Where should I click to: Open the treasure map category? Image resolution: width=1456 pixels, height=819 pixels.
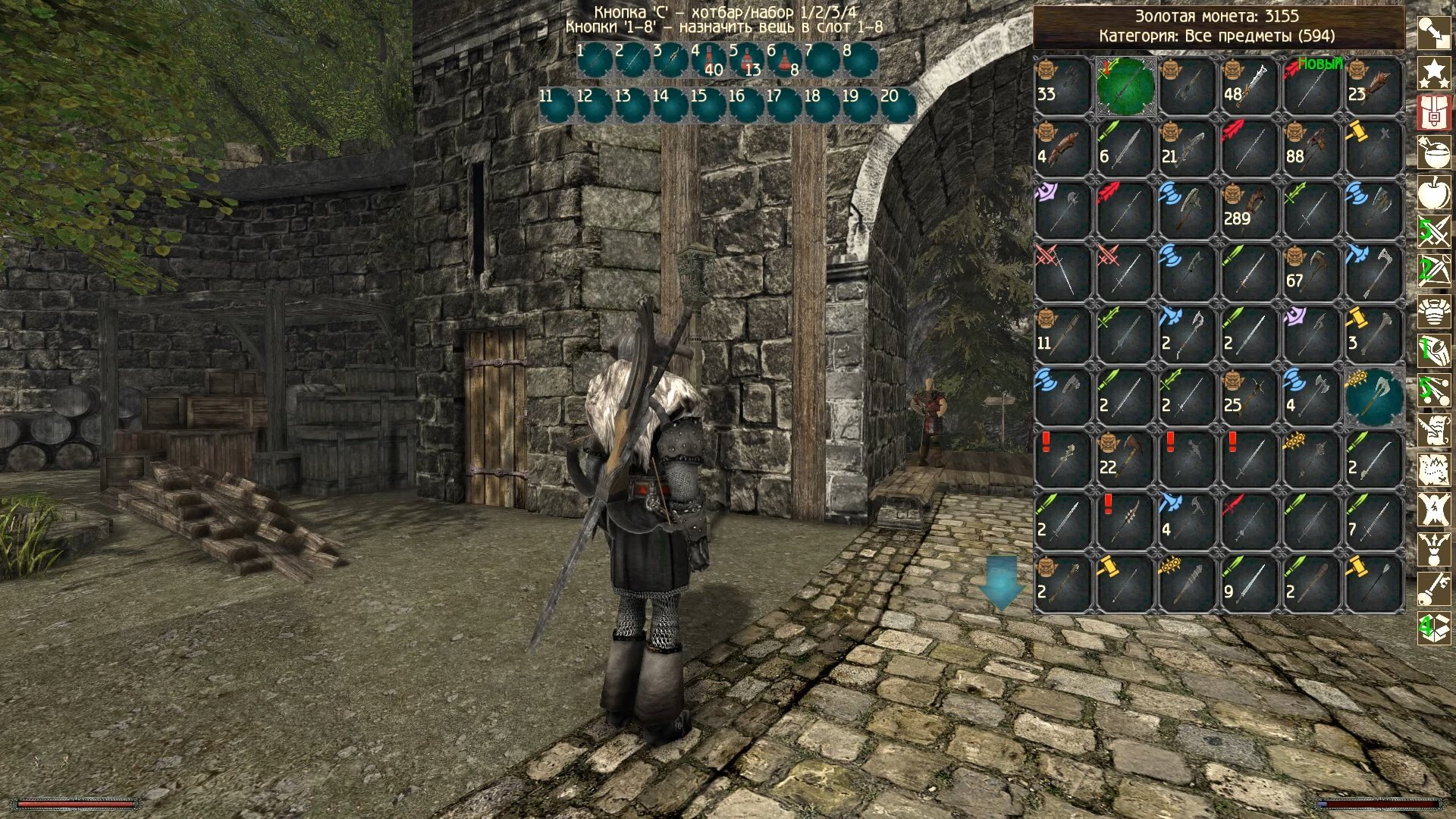tap(1434, 469)
